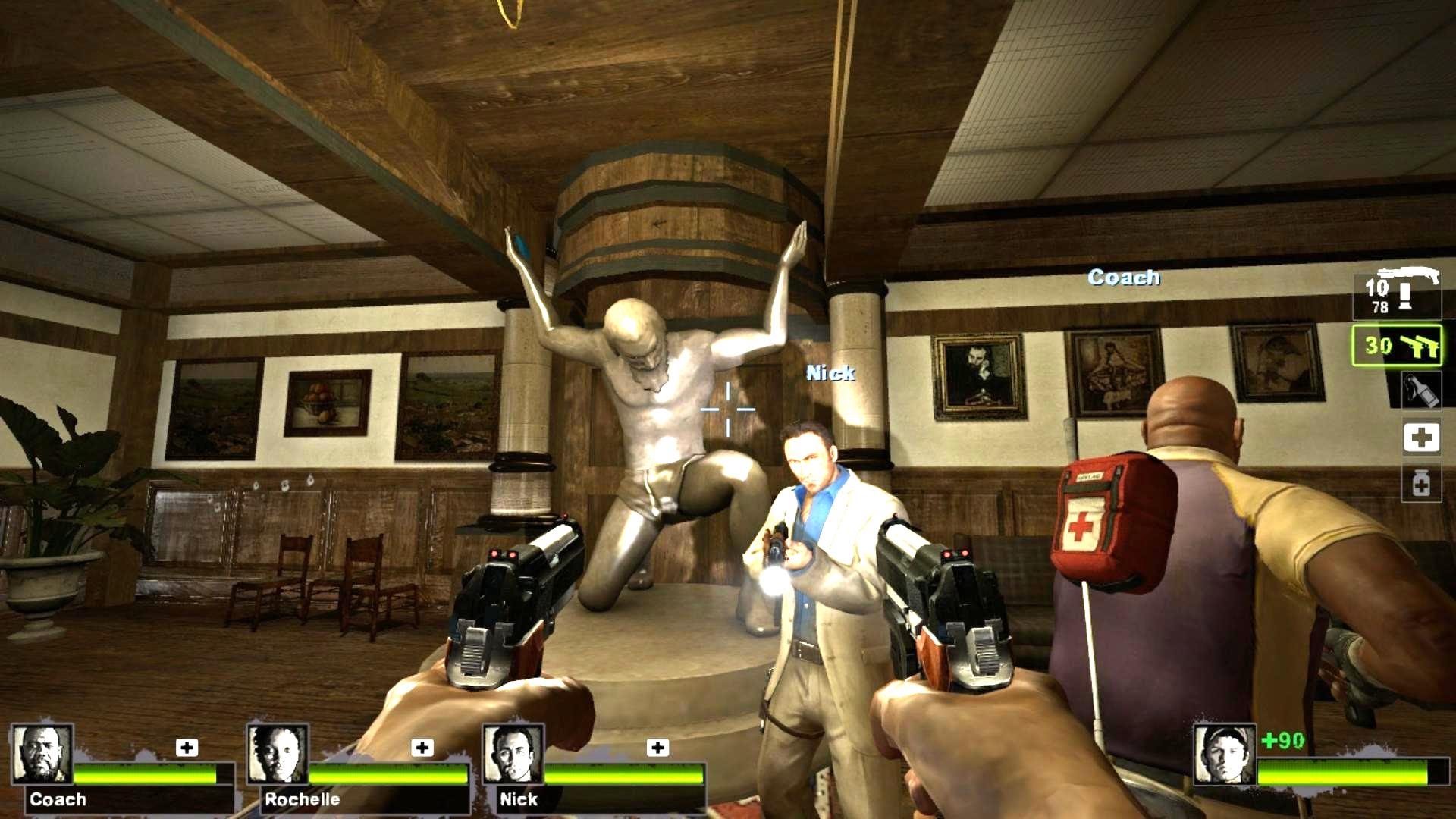The width and height of the screenshot is (1456, 819).
Task: Click the first aid icon above Nick's health bar
Action: tap(657, 748)
